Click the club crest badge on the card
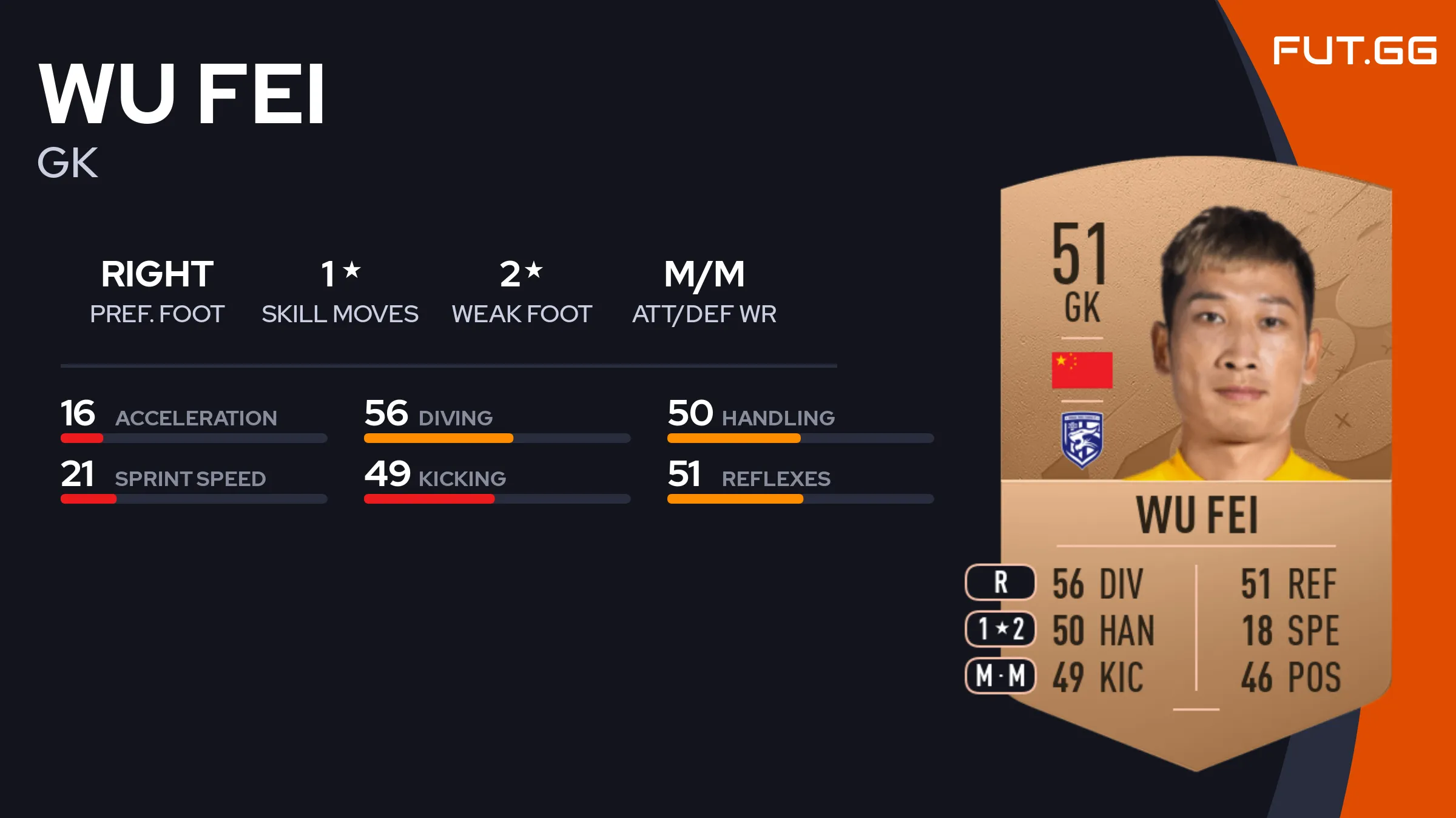 coord(1082,439)
